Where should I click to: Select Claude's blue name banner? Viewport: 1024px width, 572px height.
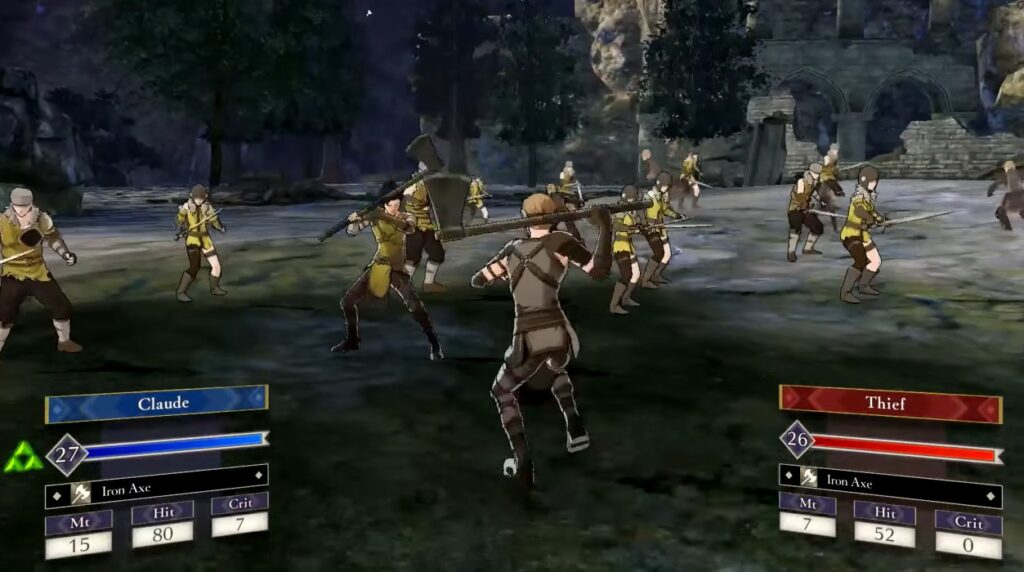point(156,404)
